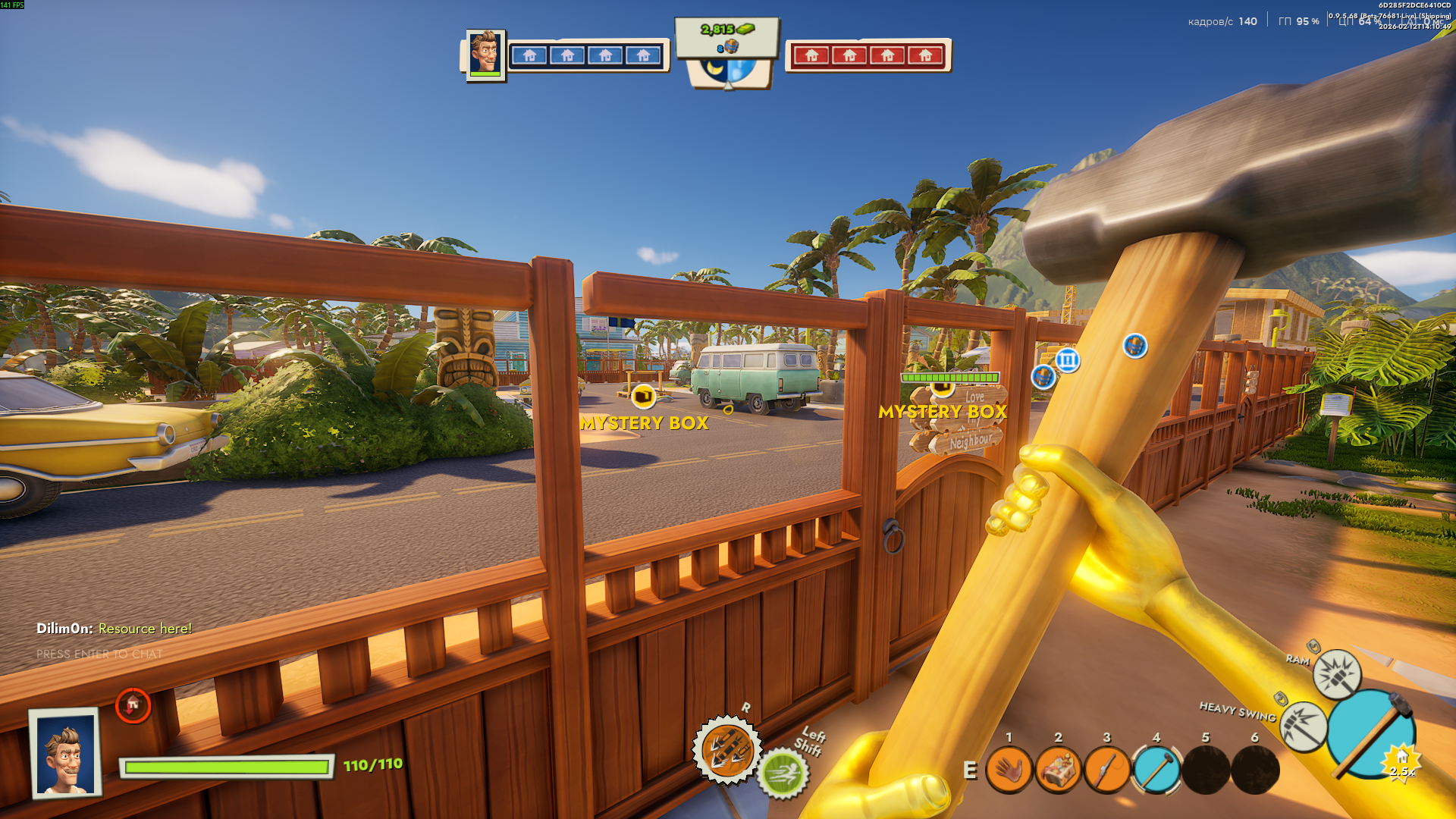Image resolution: width=1456 pixels, height=819 pixels.
Task: Select the left Mystery Box marker
Action: tap(643, 397)
